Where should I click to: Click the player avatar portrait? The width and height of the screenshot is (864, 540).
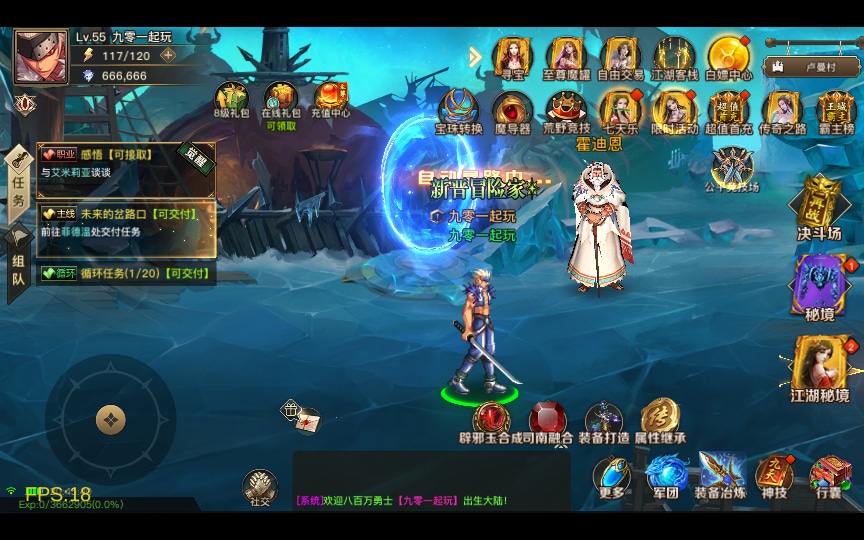tap(41, 56)
